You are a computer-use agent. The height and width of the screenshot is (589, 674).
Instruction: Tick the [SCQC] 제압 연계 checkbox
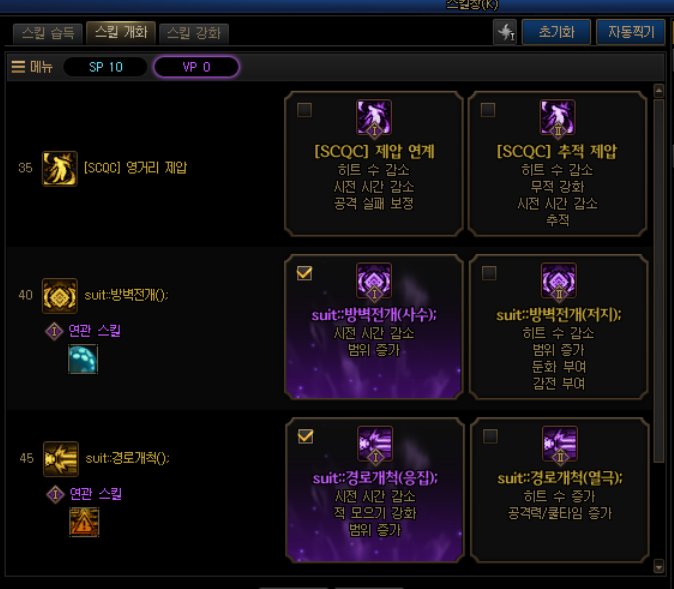coord(305,110)
